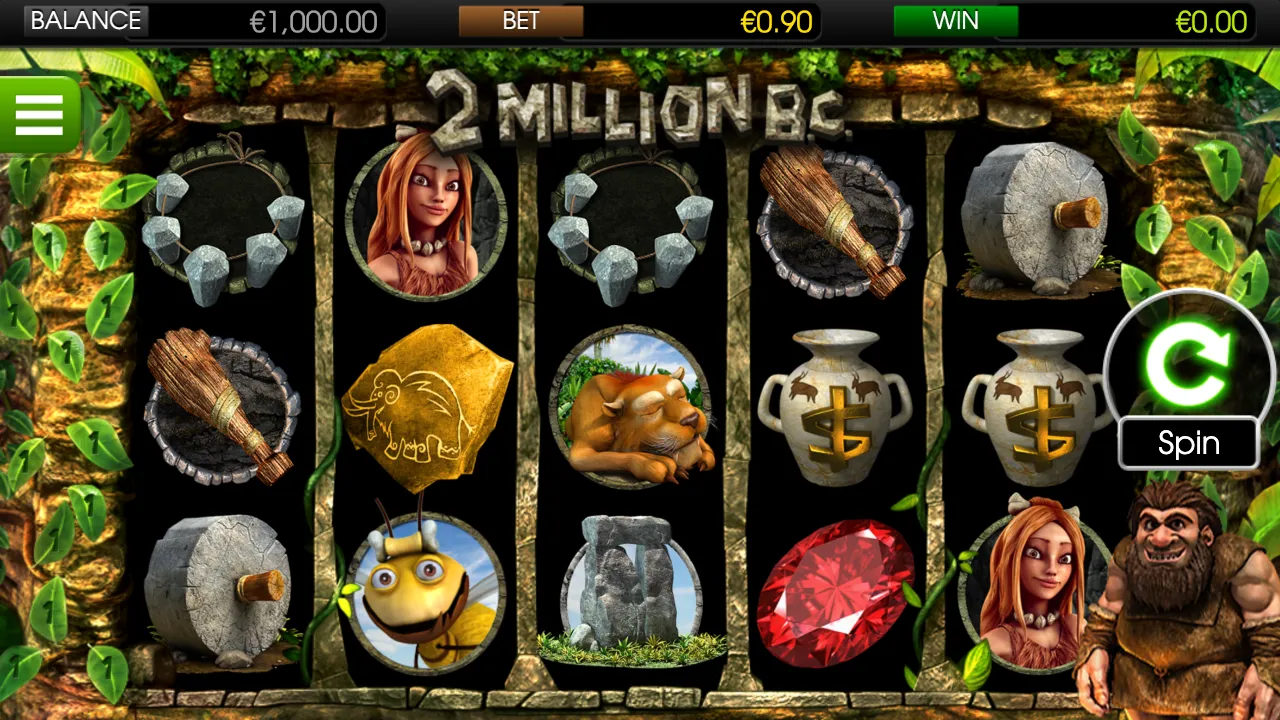1280x720 pixels.
Task: Open the green hamburger menu
Action: [x=40, y=114]
